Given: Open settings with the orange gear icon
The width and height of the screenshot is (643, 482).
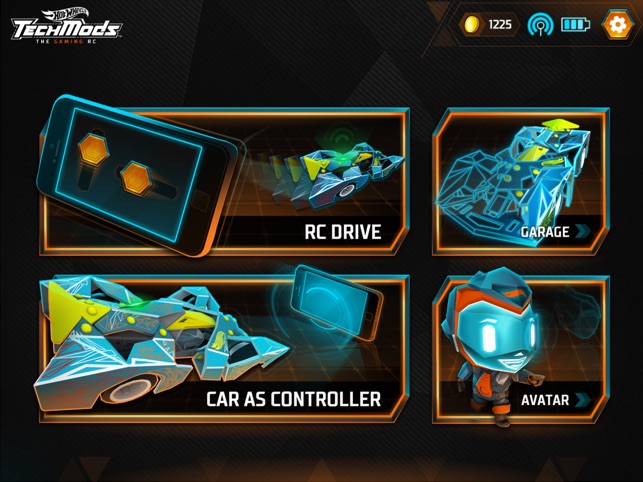Looking at the screenshot, I should [x=617, y=24].
